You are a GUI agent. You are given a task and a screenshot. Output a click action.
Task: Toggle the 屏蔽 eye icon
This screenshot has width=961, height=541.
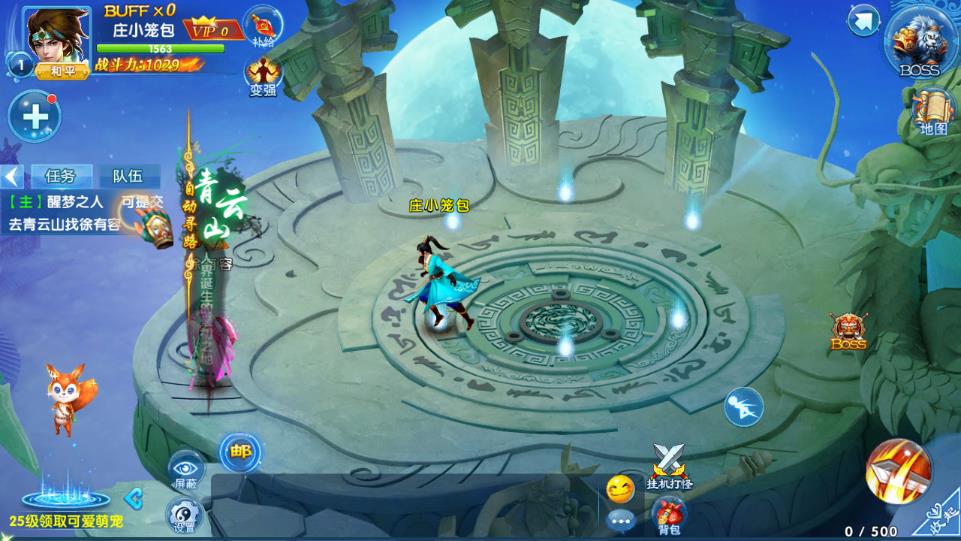[x=186, y=468]
